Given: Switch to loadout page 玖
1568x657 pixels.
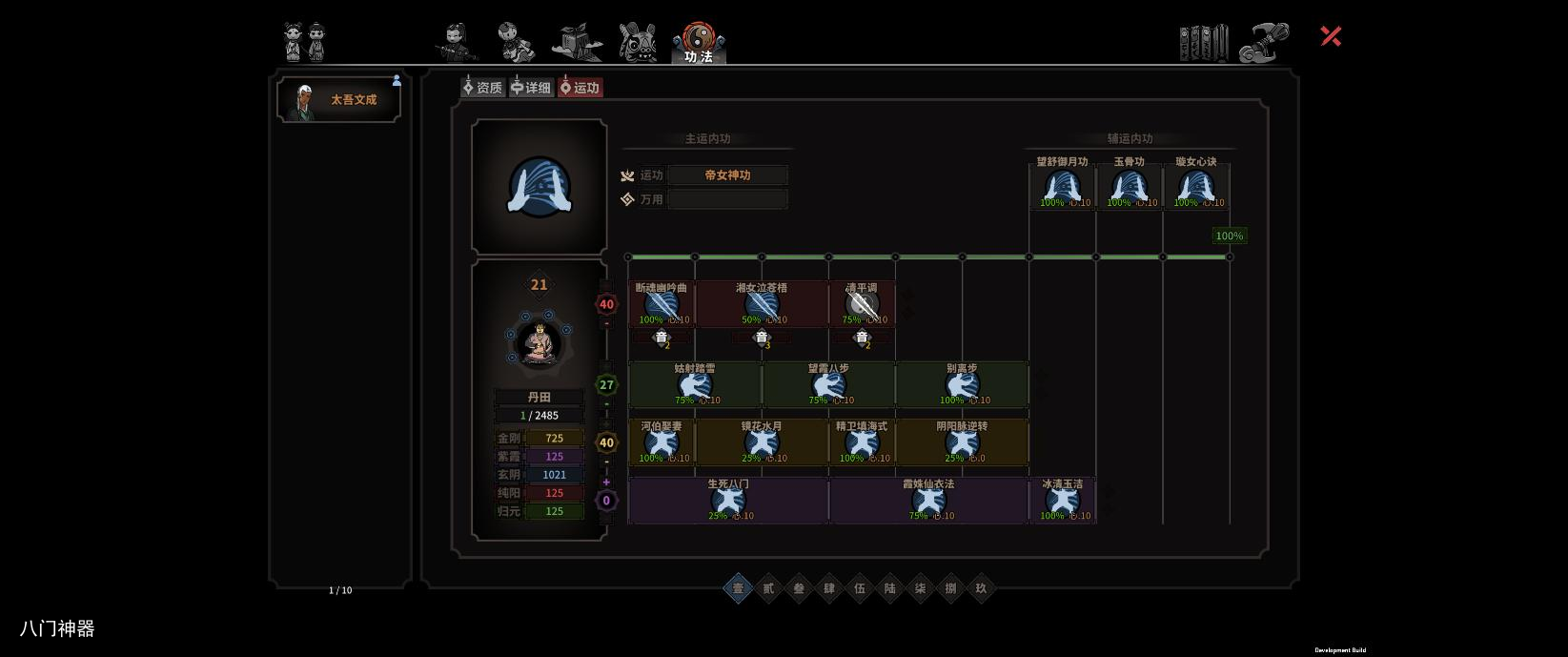Looking at the screenshot, I should coord(981,588).
